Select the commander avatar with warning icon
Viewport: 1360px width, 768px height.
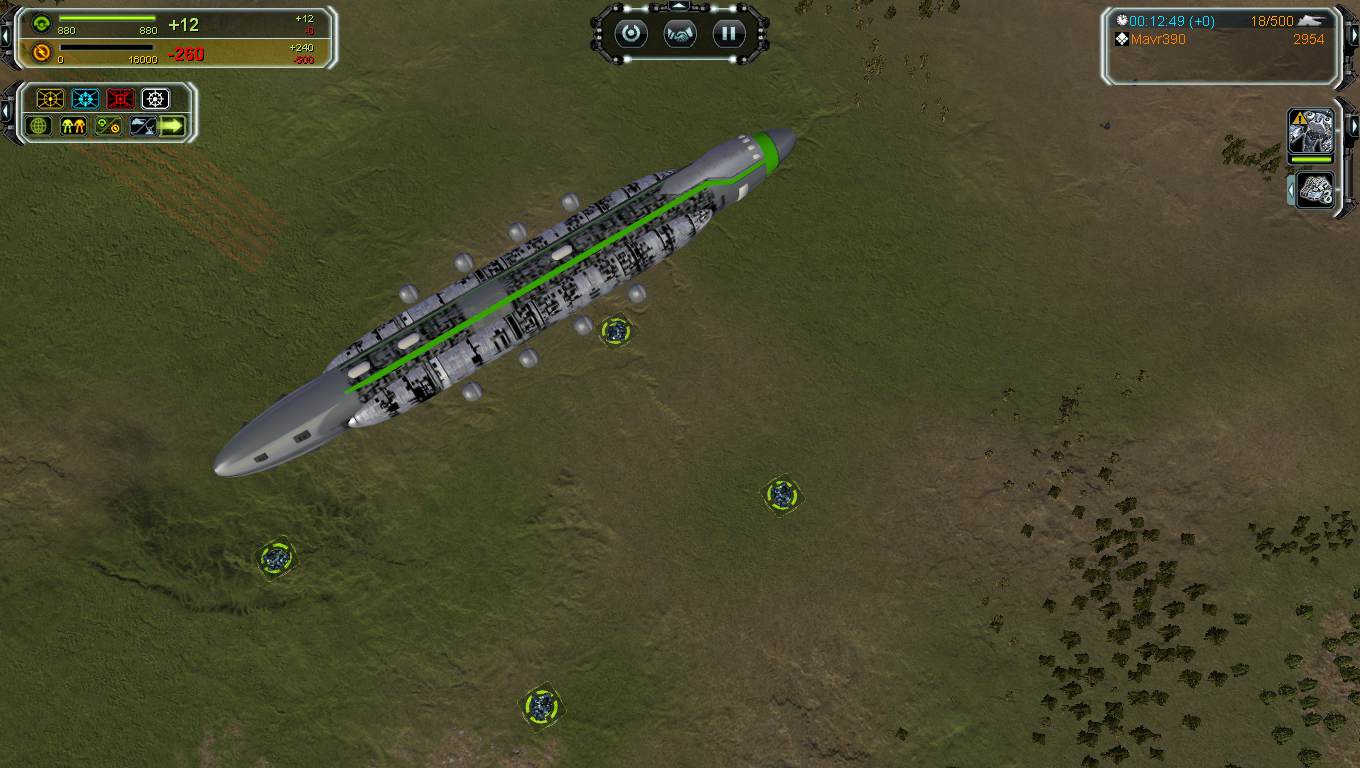[x=1310, y=131]
